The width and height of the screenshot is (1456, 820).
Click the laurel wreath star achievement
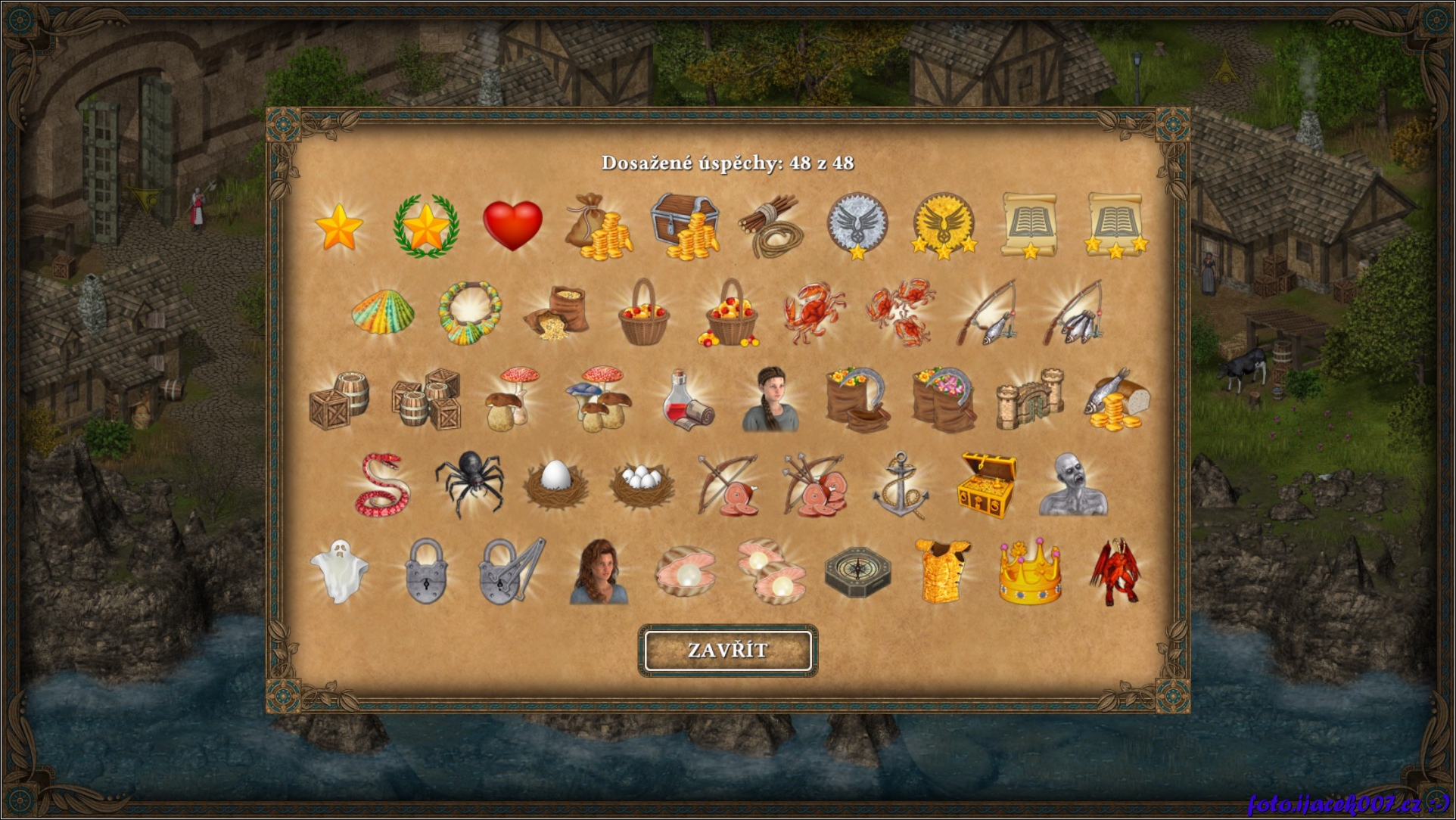[426, 226]
